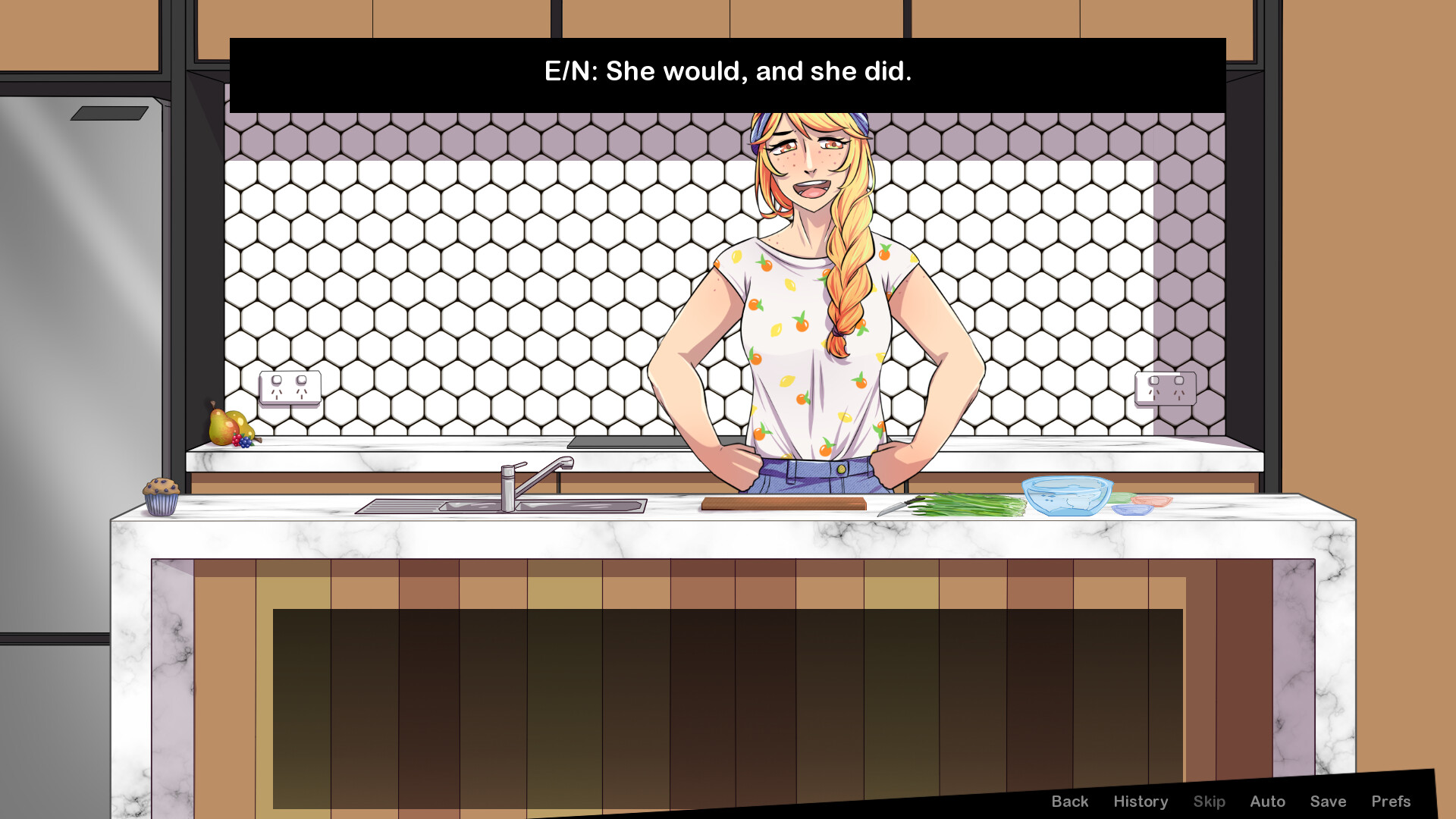Click Back to rewind dialogue
The image size is (1456, 819).
point(1069,801)
